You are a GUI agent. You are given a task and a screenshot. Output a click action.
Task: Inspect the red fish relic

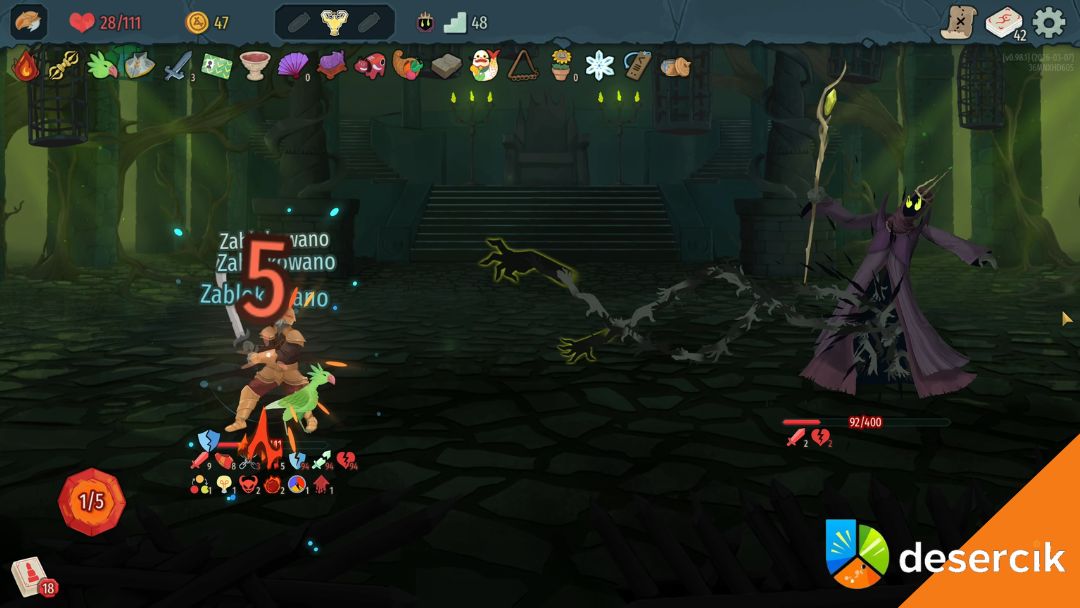[x=369, y=66]
